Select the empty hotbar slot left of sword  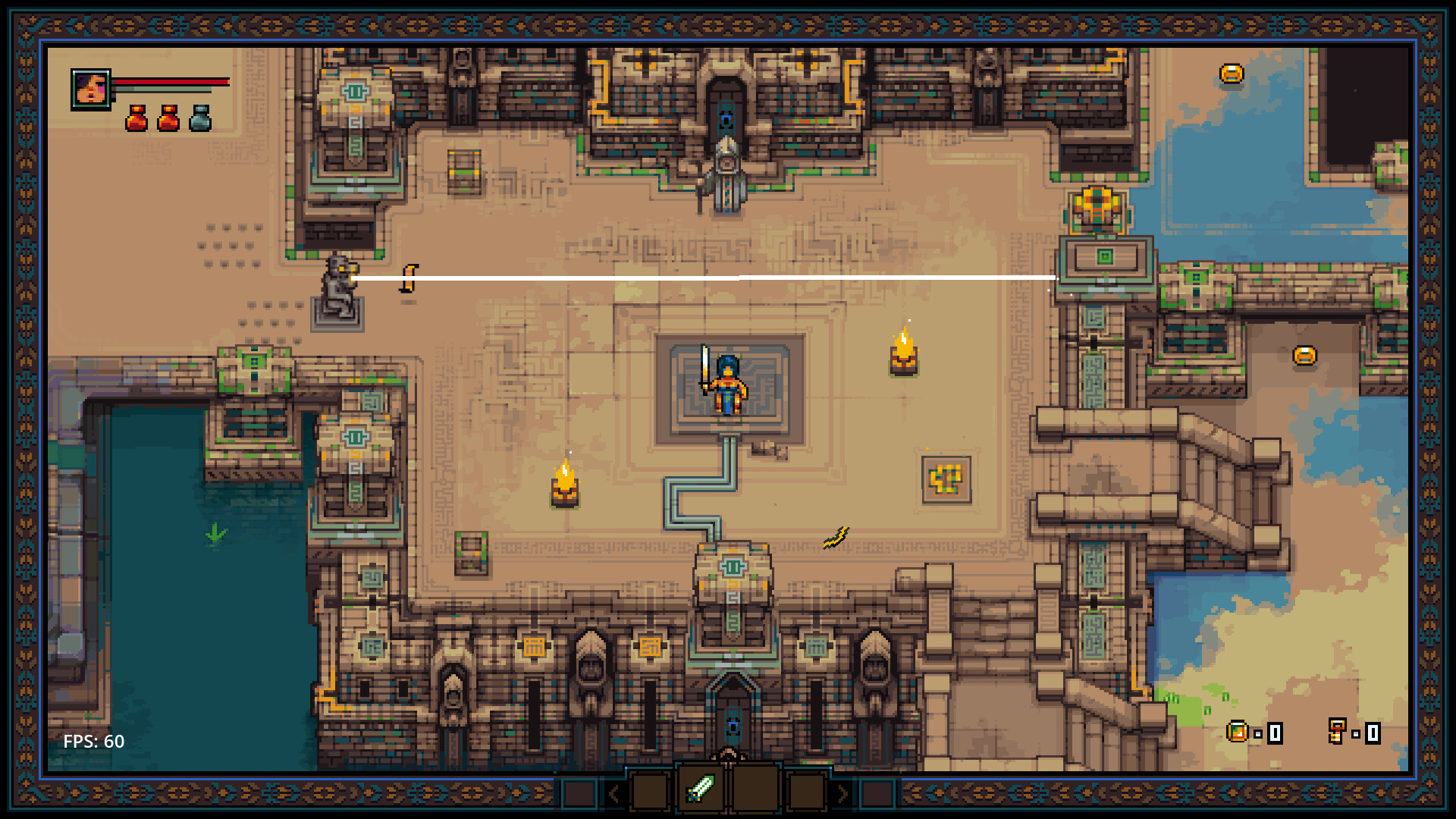pos(649,792)
